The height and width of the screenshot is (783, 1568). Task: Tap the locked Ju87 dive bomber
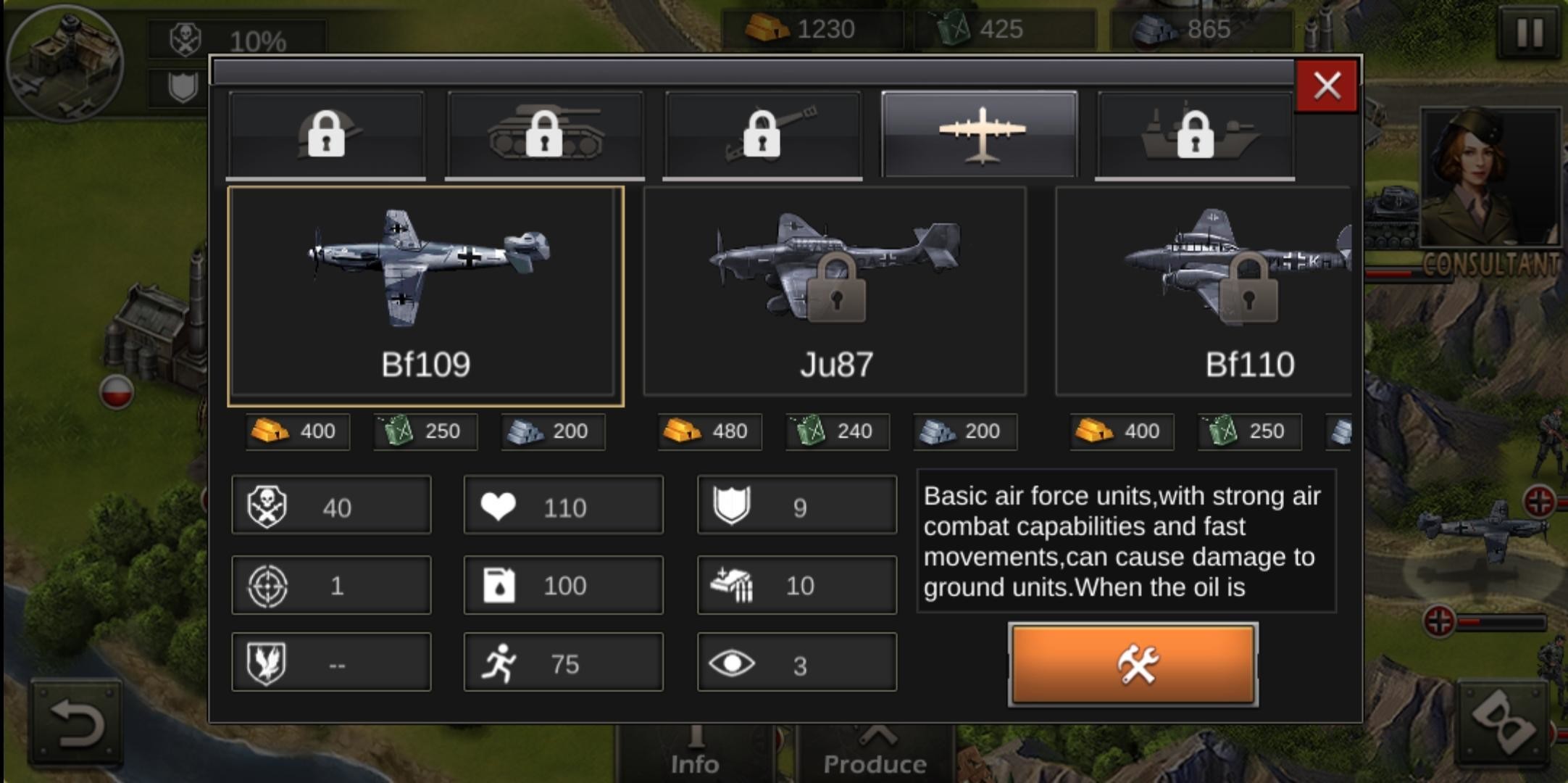point(837,290)
